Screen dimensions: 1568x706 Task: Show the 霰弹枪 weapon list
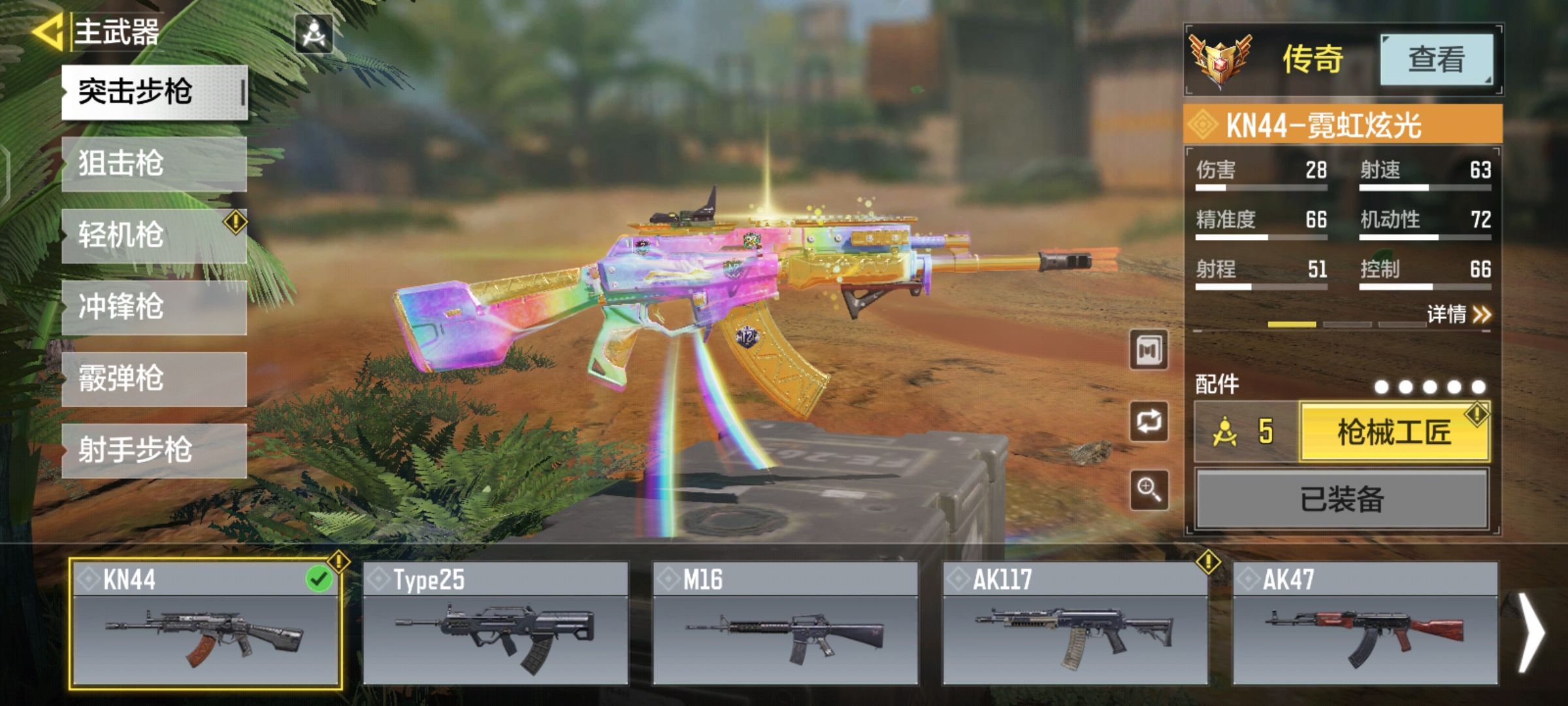[x=154, y=379]
